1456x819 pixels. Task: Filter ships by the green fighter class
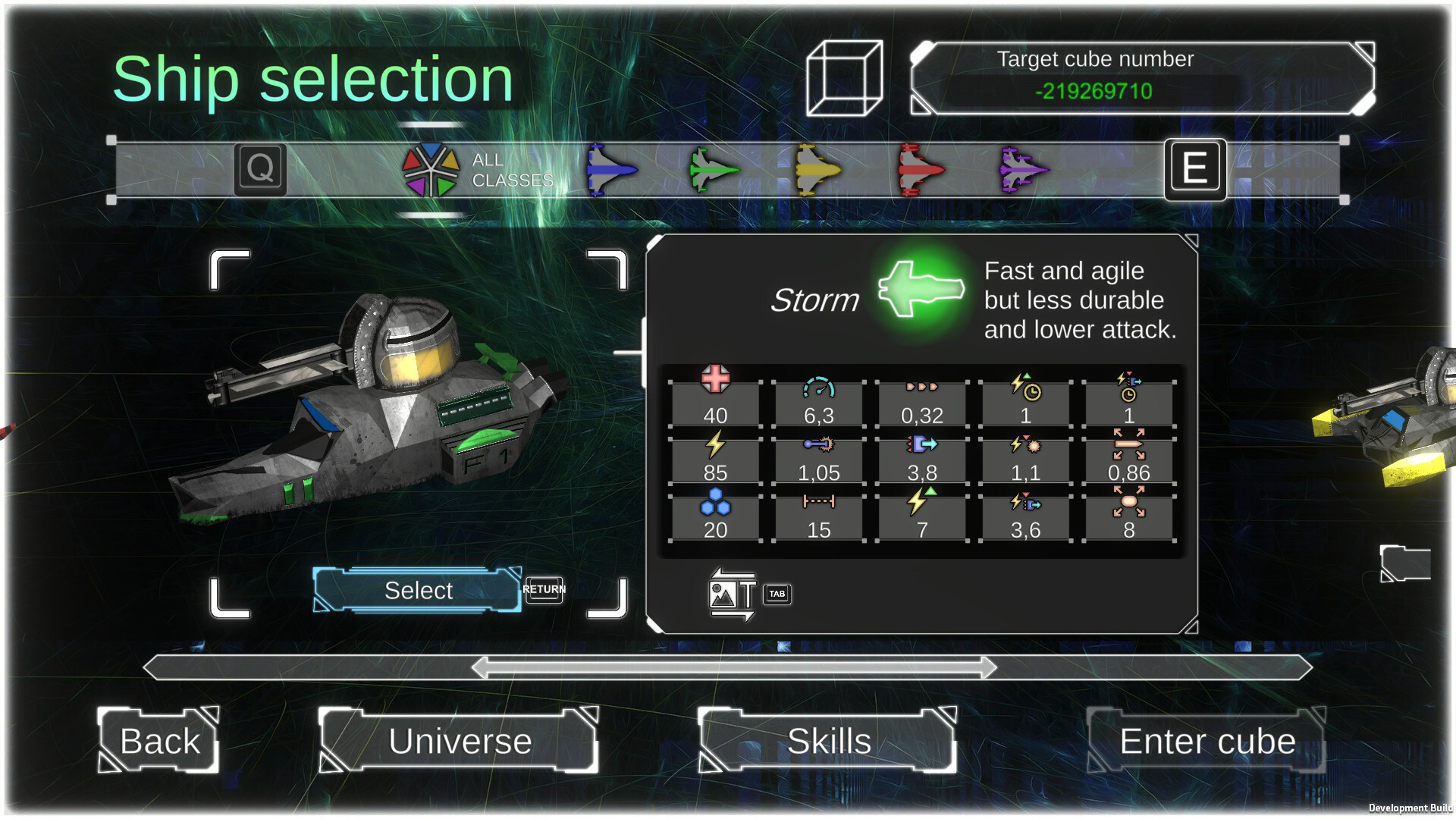[x=714, y=170]
